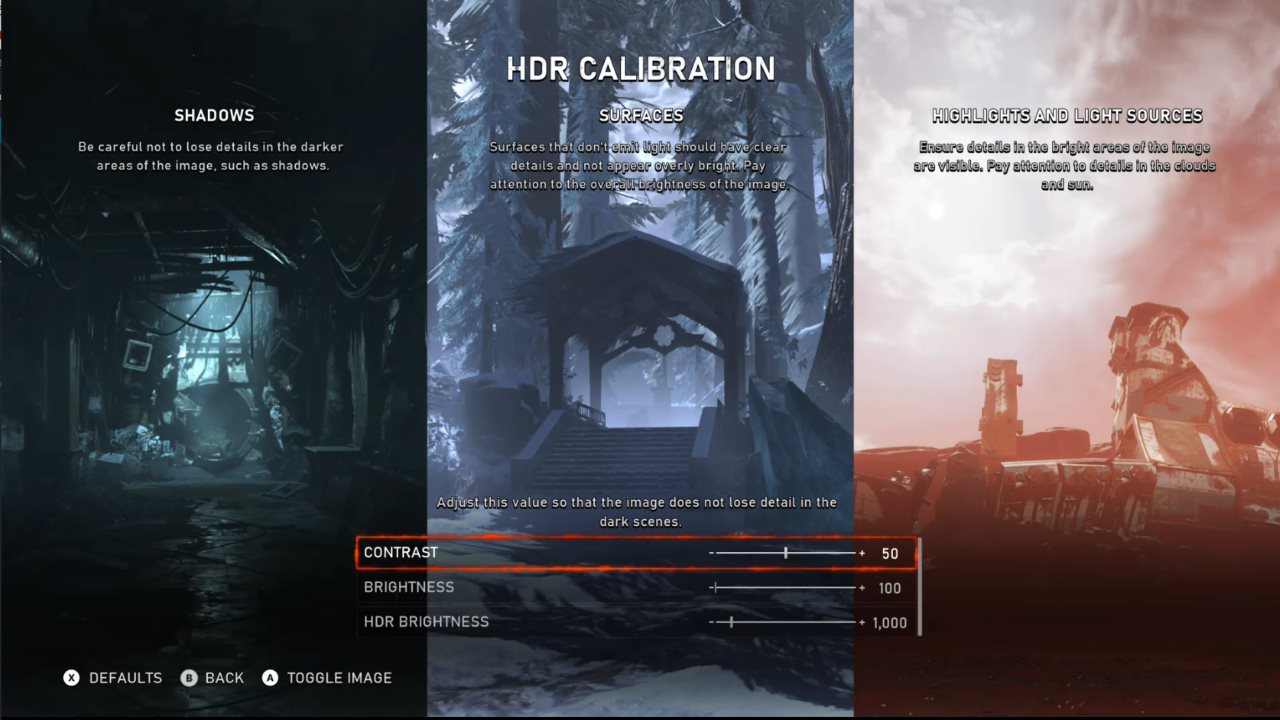The width and height of the screenshot is (1280, 720).
Task: Click the Contrast slider handle
Action: pos(786,552)
